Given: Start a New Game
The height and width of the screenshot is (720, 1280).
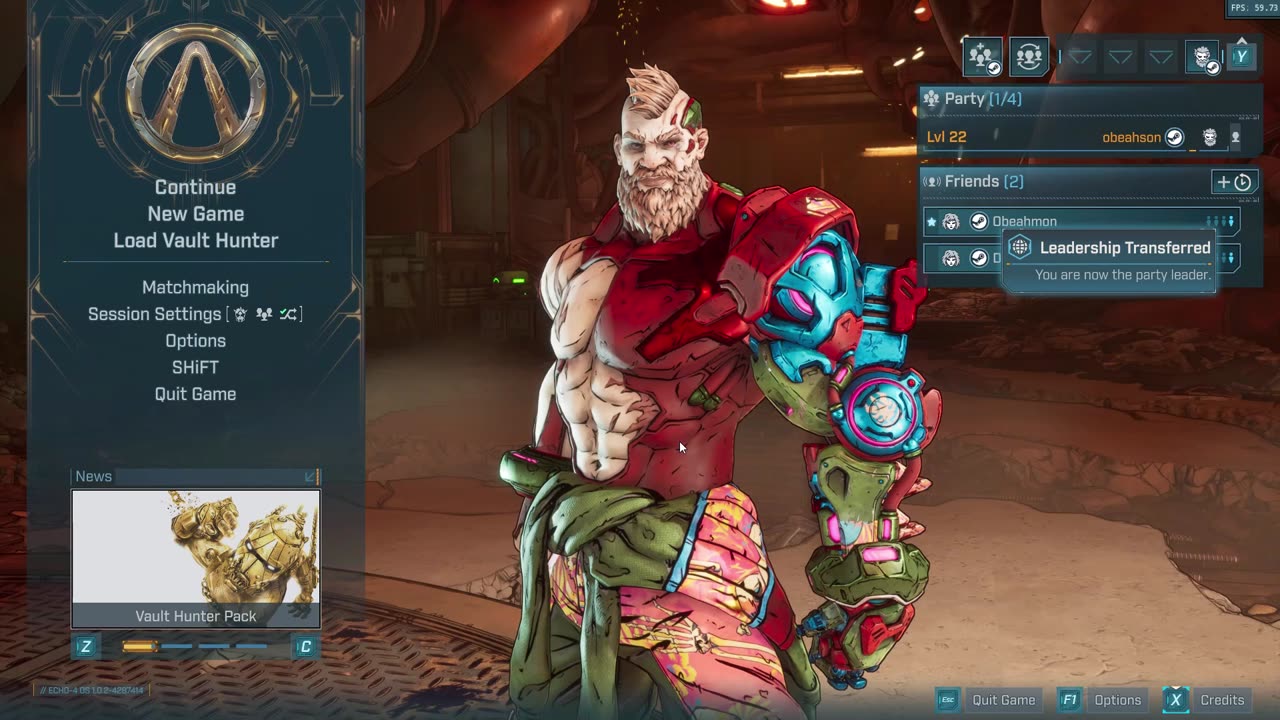Looking at the screenshot, I should 195,214.
